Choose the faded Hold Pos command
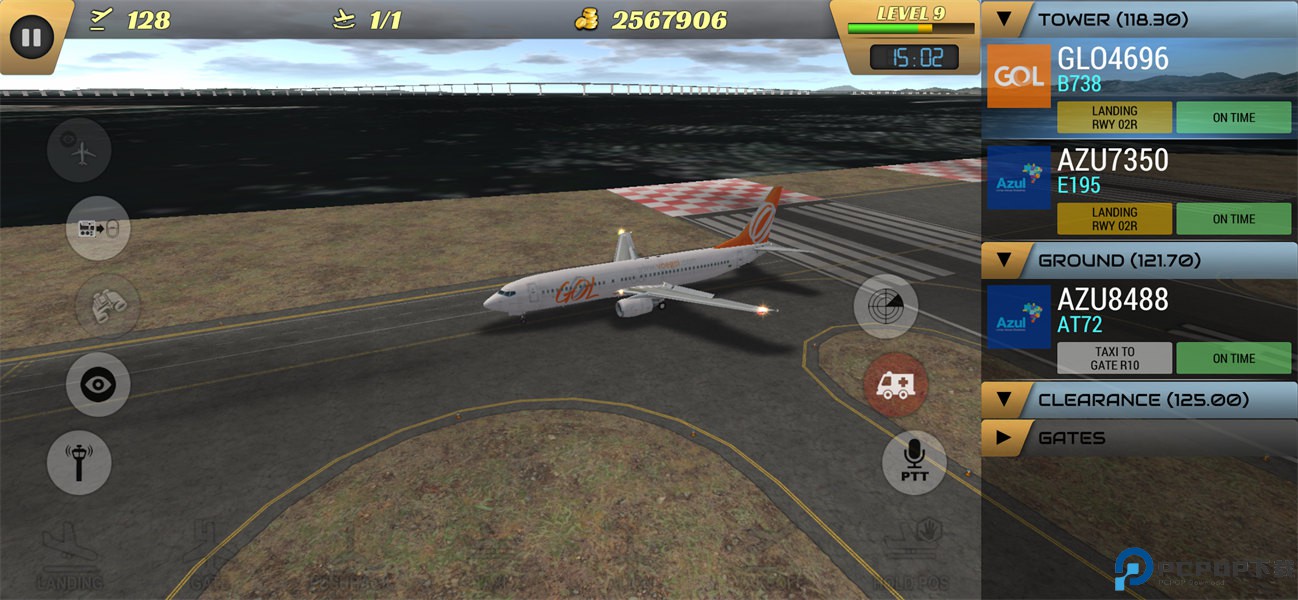 (911, 555)
